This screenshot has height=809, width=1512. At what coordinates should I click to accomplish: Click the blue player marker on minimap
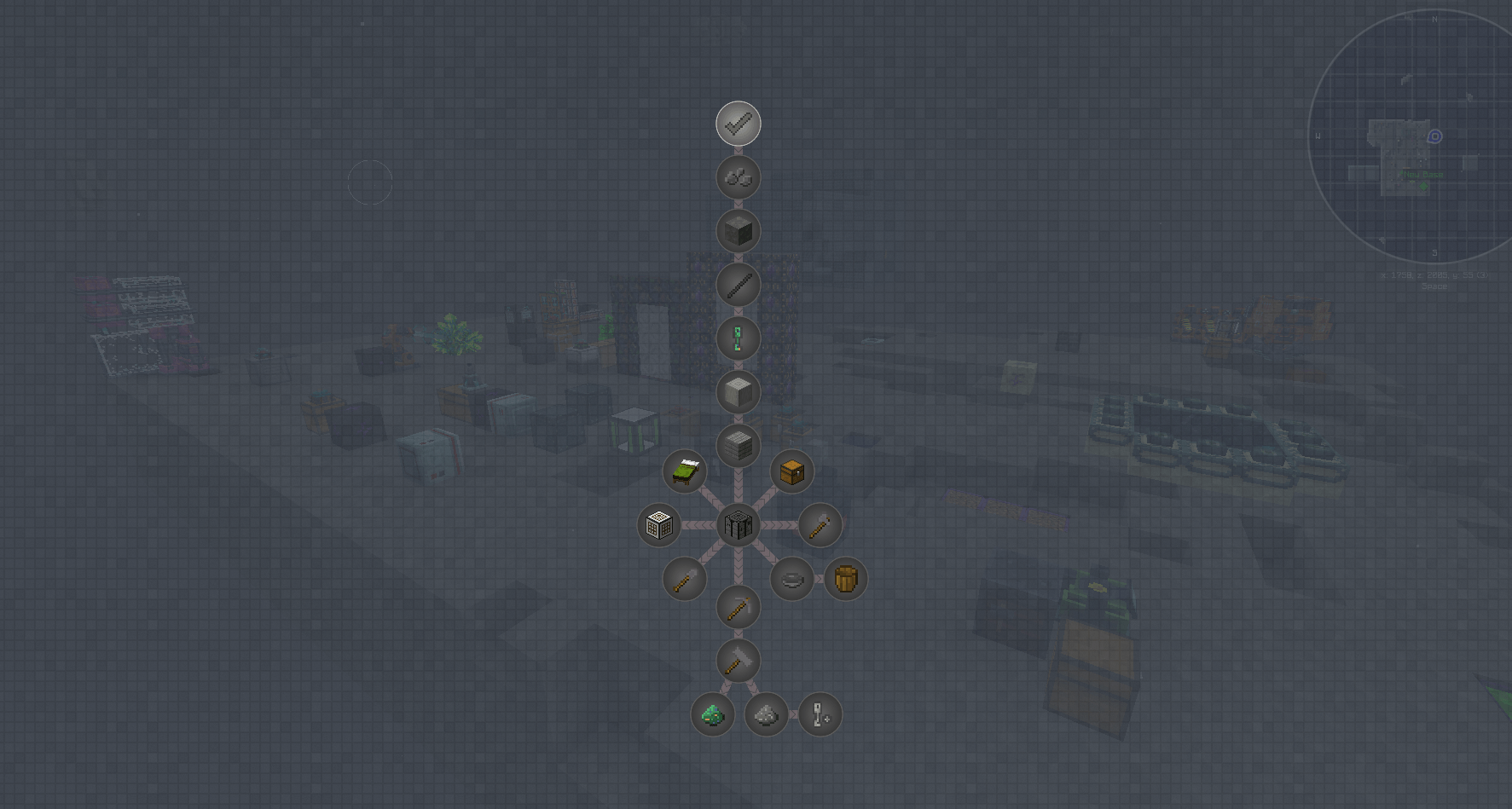pyautogui.click(x=1434, y=135)
